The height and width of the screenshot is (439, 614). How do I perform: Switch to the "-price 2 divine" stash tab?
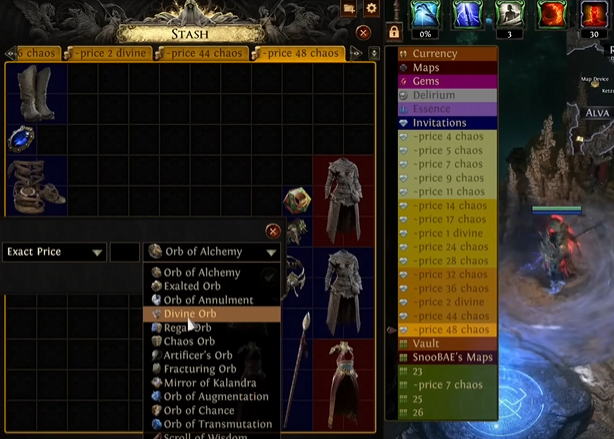coord(109,53)
